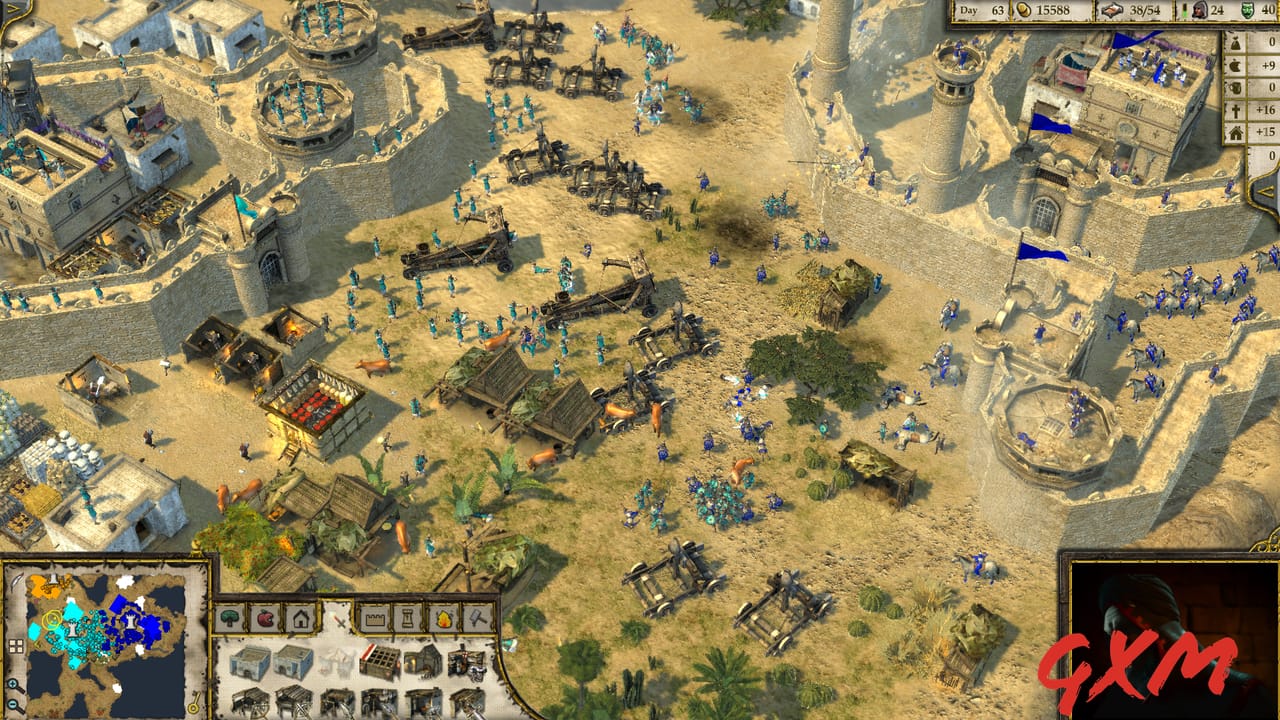Select the trebuchet construction icon
The width and height of the screenshot is (1280, 720).
click(x=294, y=700)
